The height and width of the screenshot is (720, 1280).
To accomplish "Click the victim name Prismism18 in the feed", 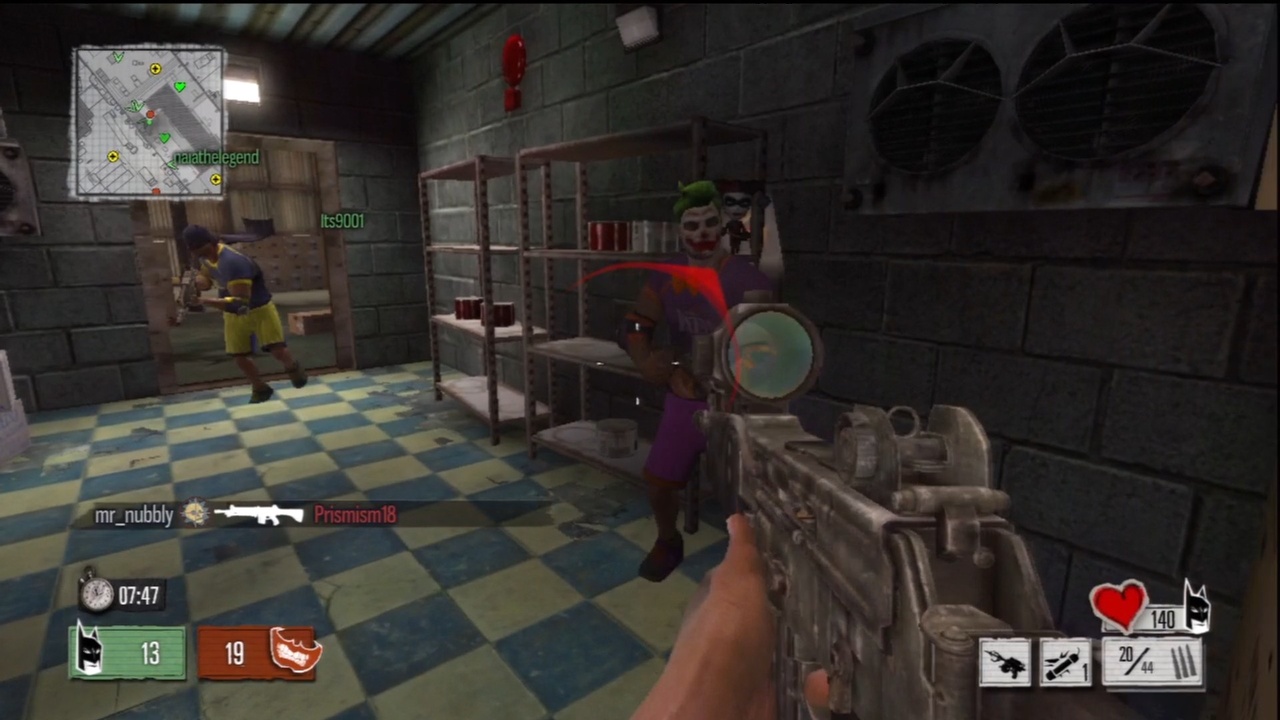I will click(355, 515).
